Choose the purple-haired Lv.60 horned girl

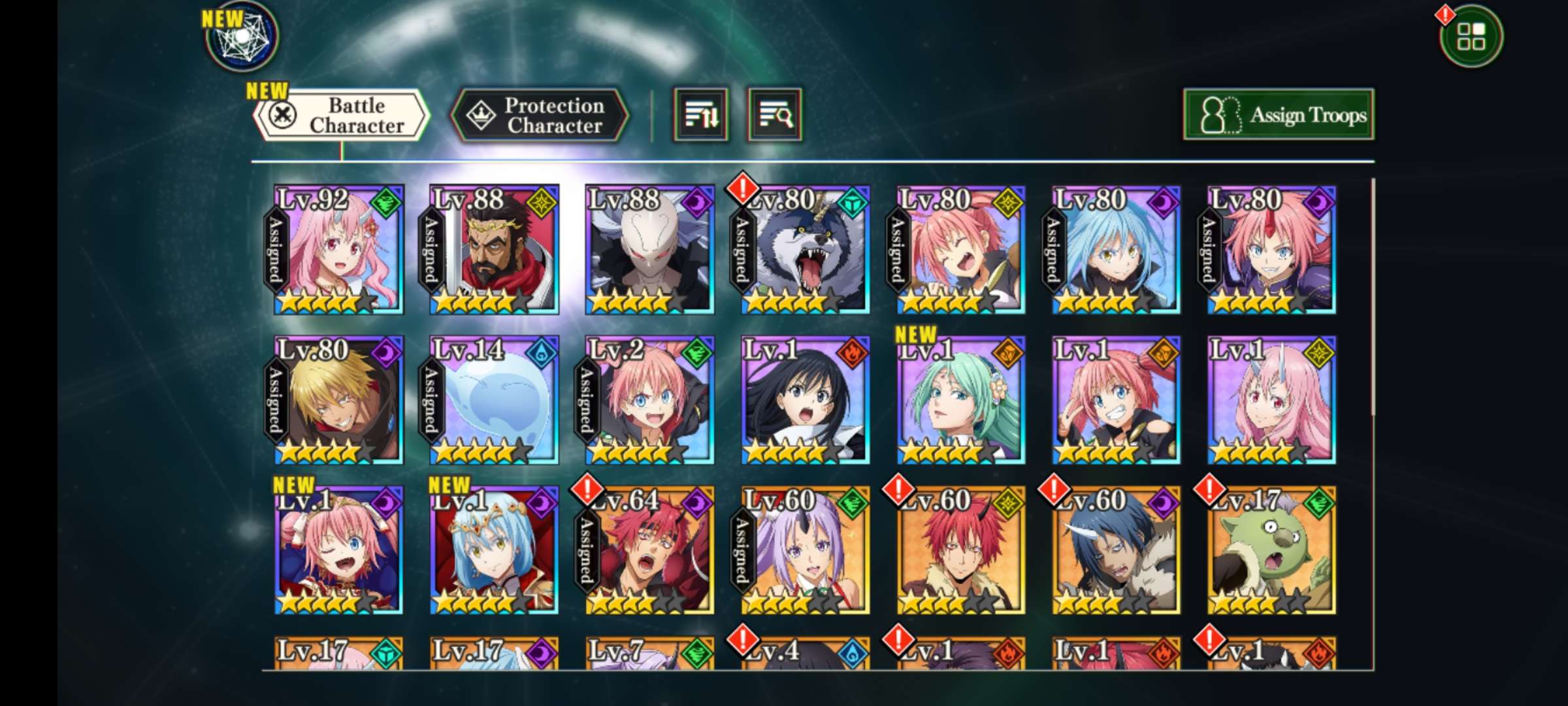point(805,550)
